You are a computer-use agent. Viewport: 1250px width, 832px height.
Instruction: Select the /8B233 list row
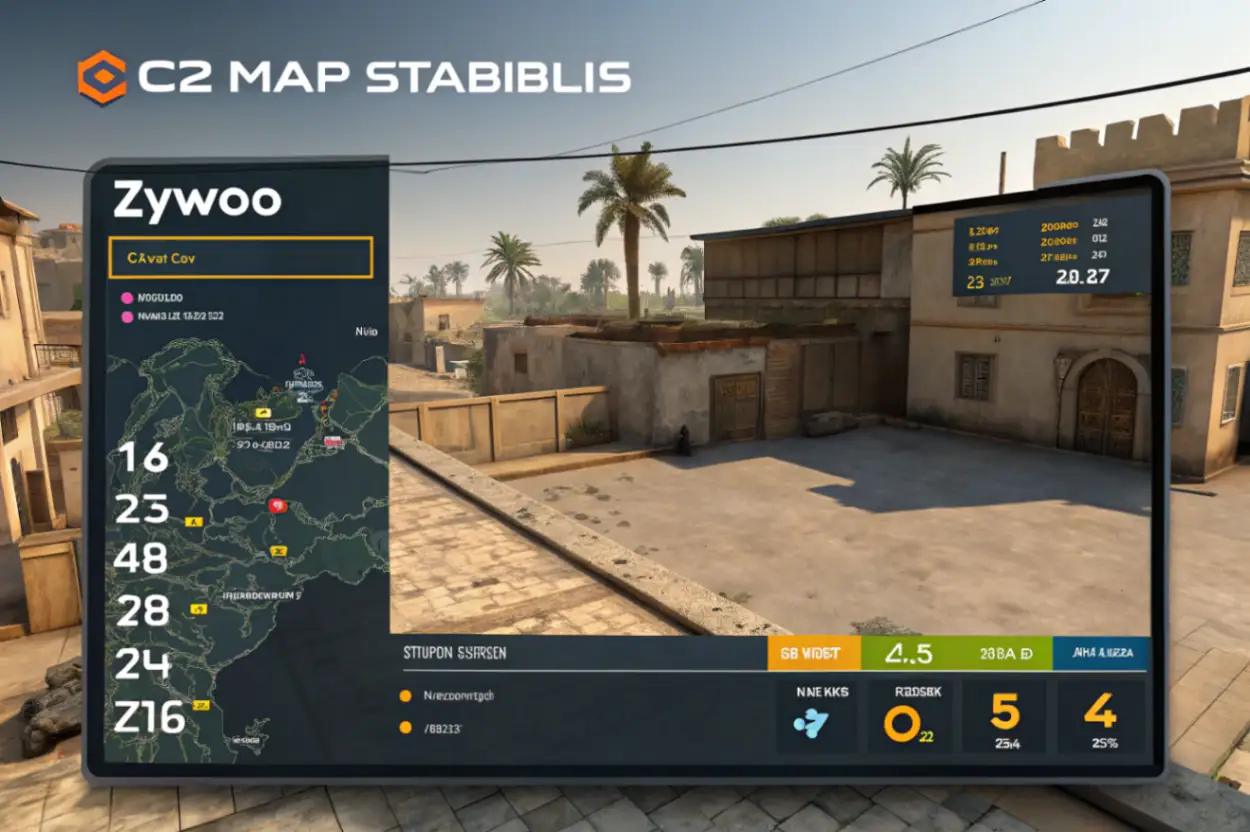441,728
